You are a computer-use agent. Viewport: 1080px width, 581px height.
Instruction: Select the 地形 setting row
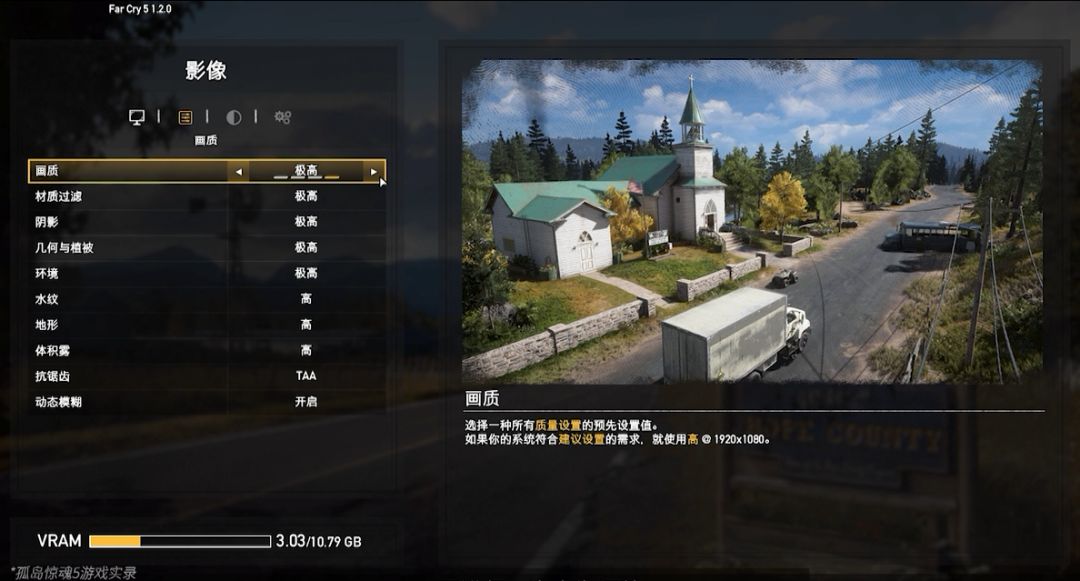coord(206,325)
